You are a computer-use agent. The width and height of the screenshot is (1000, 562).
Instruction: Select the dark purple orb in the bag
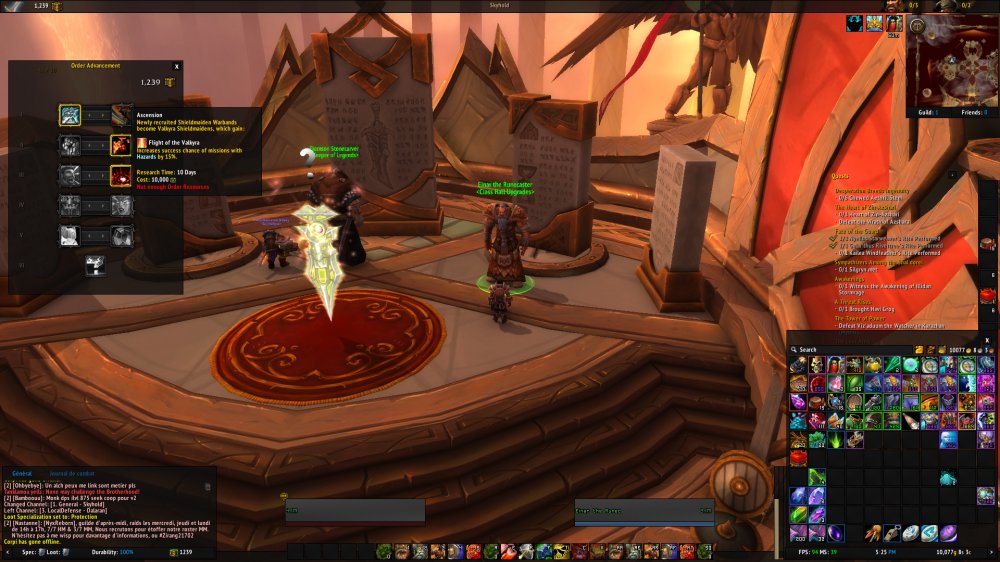click(x=835, y=533)
